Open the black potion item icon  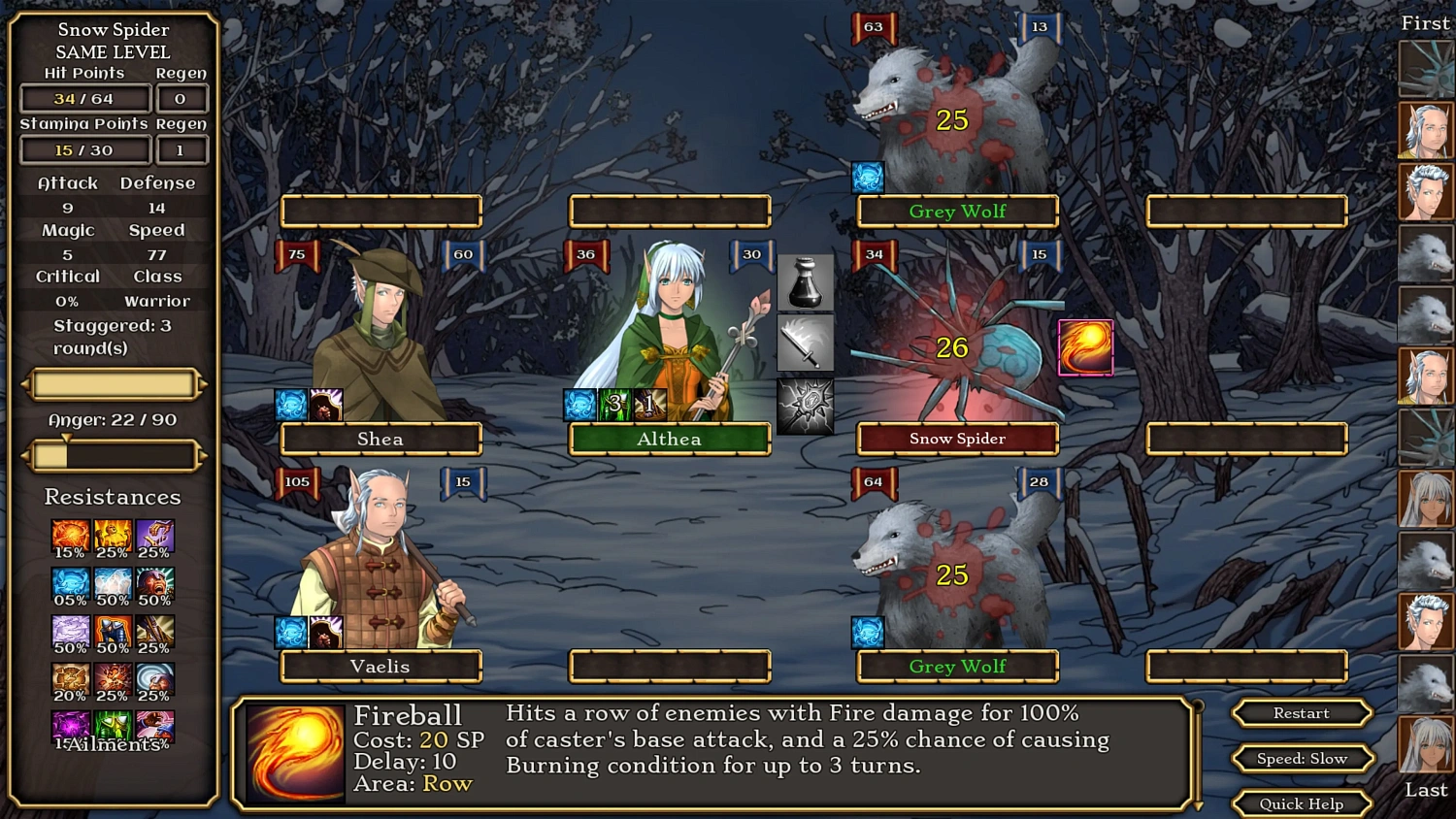point(805,284)
